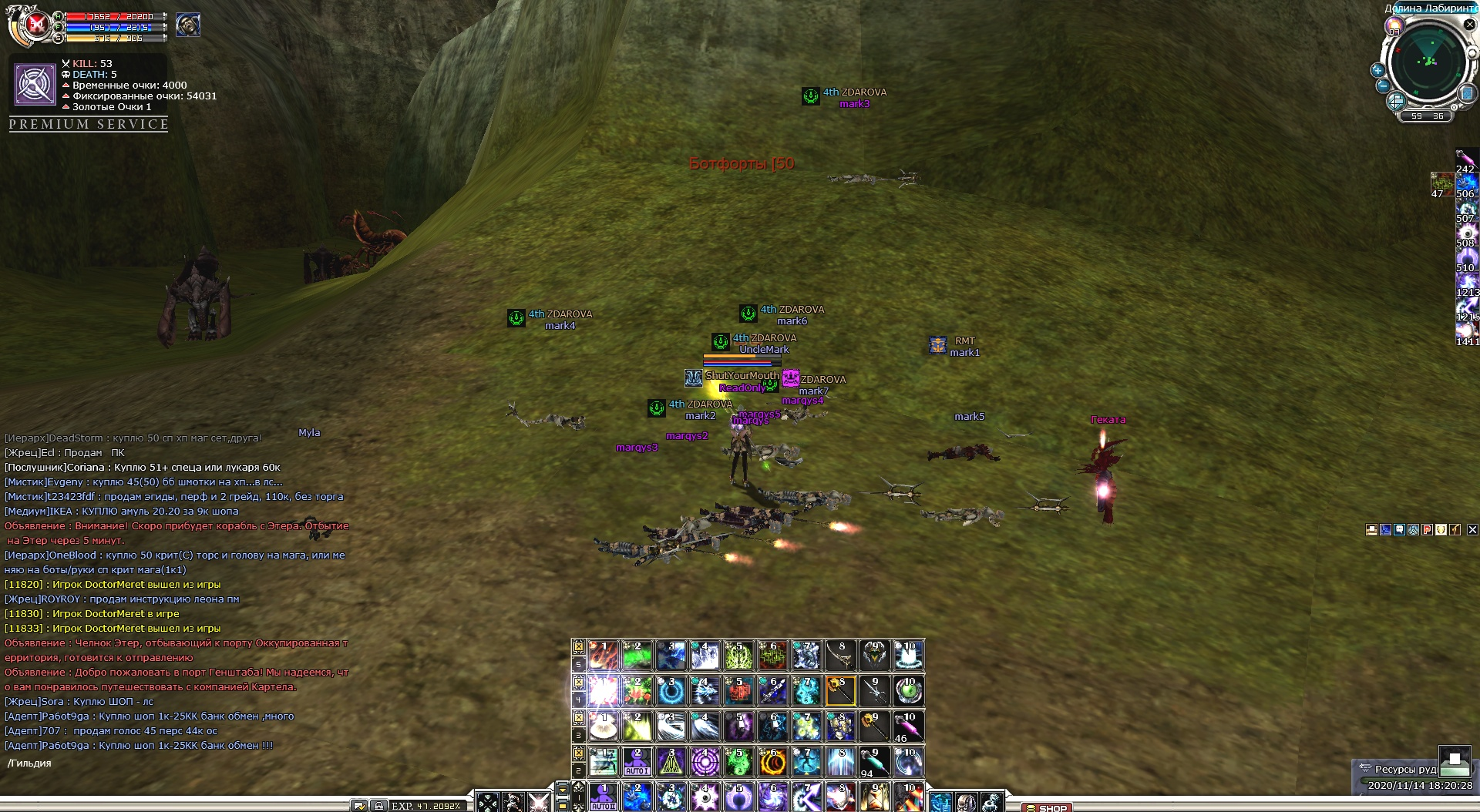The image size is (1480, 812).
Task: Use the AUTO II skill slot
Action: coord(603,797)
